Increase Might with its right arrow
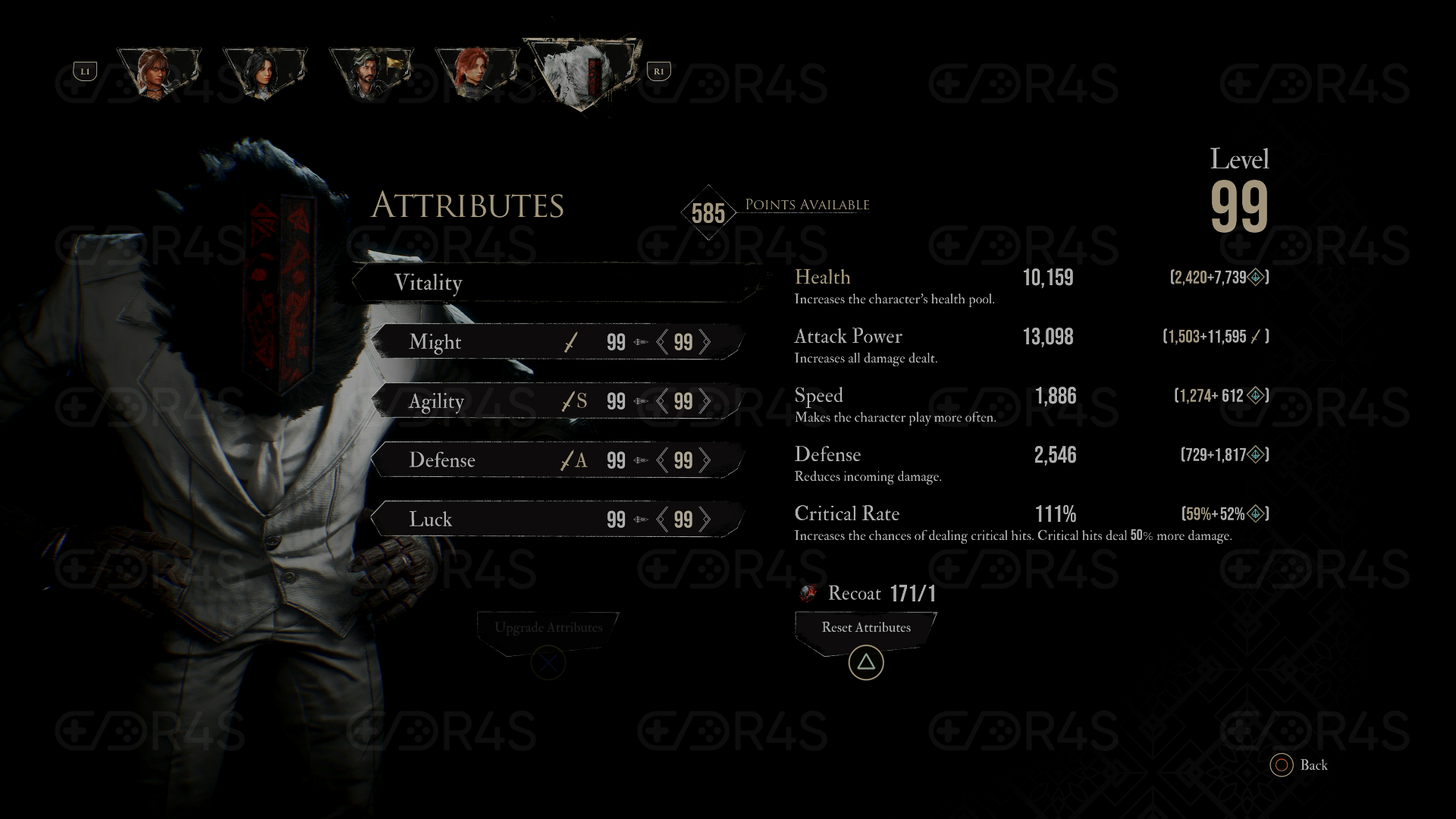The height and width of the screenshot is (819, 1456). pyautogui.click(x=705, y=342)
